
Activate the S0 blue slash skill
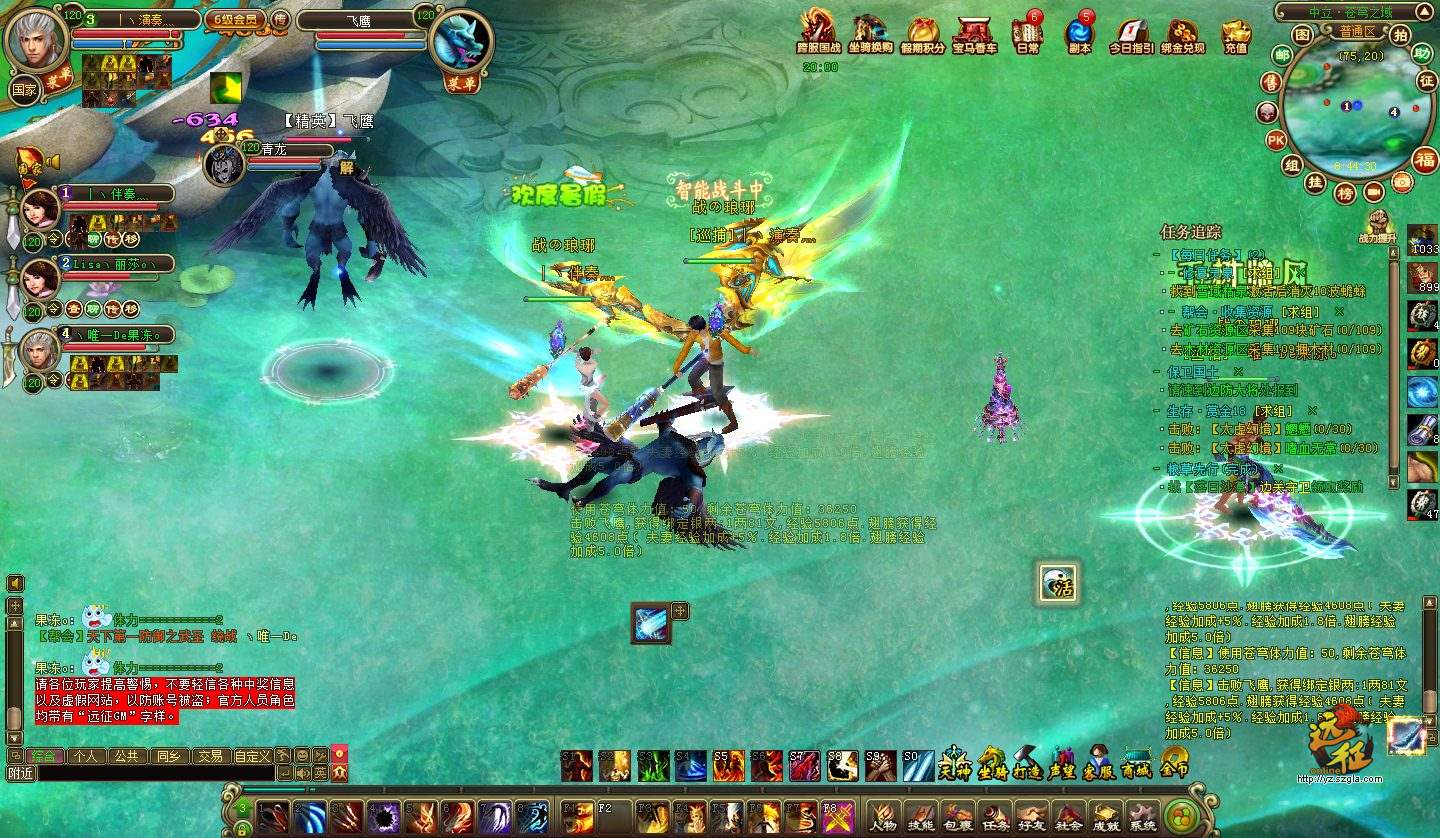click(x=918, y=766)
